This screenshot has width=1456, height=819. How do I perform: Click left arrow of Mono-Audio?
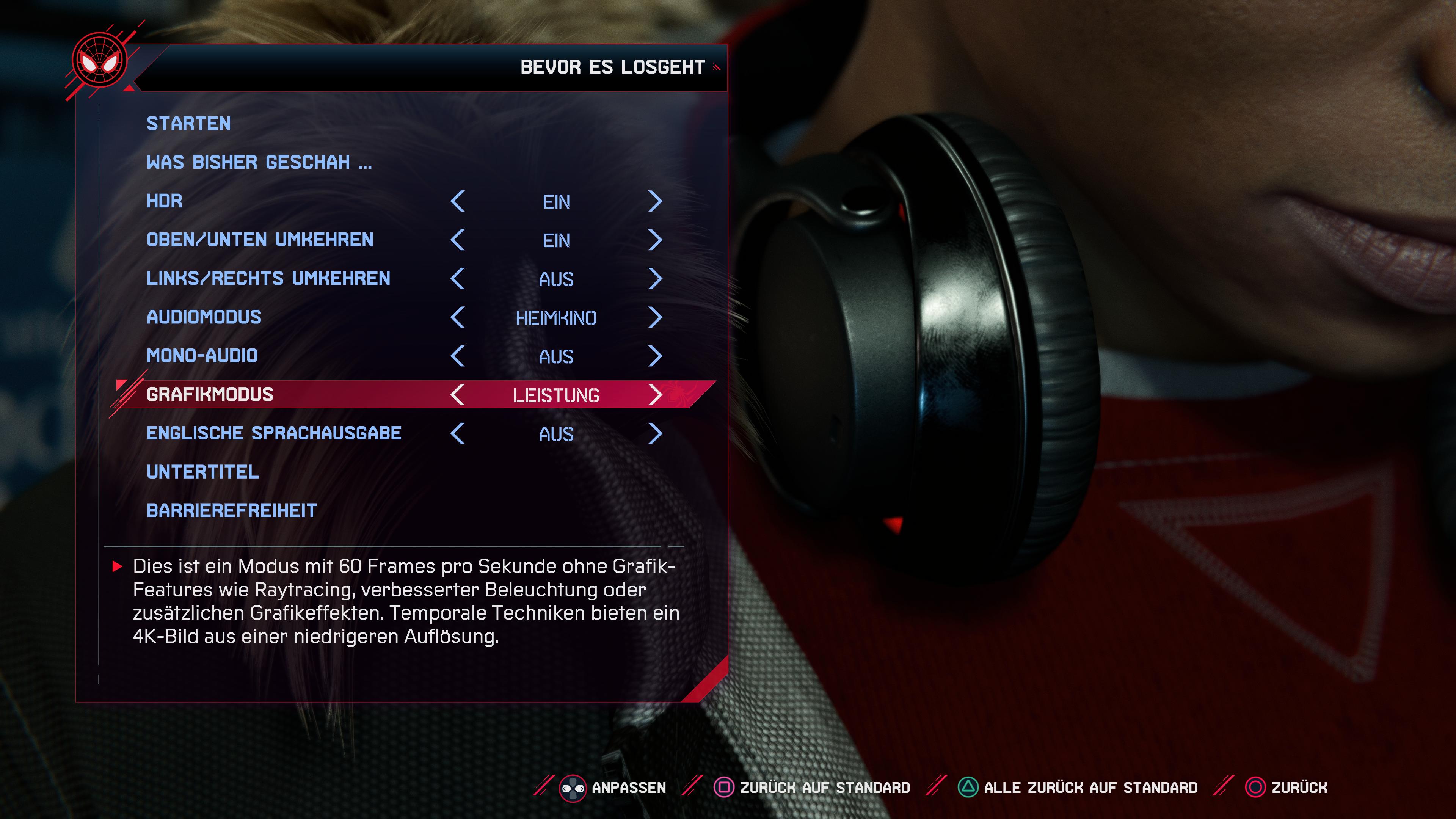point(458,356)
